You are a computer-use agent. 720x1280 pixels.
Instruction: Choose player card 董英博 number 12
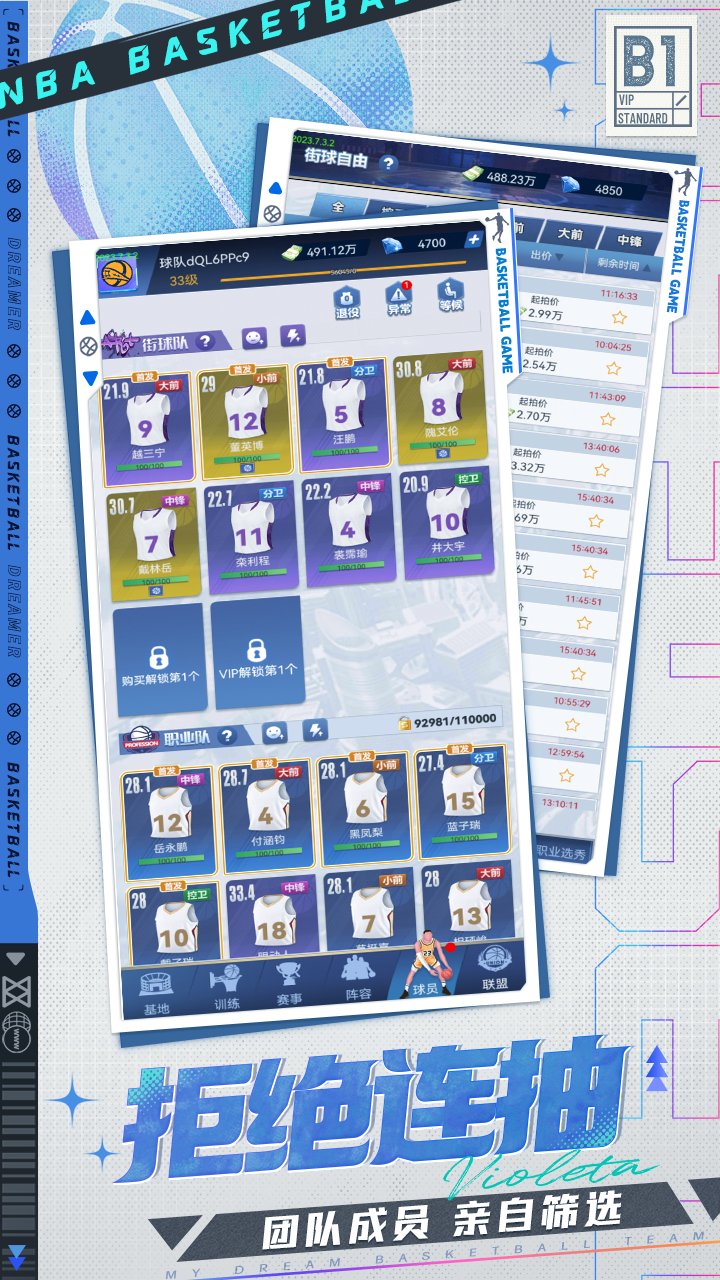tap(244, 418)
